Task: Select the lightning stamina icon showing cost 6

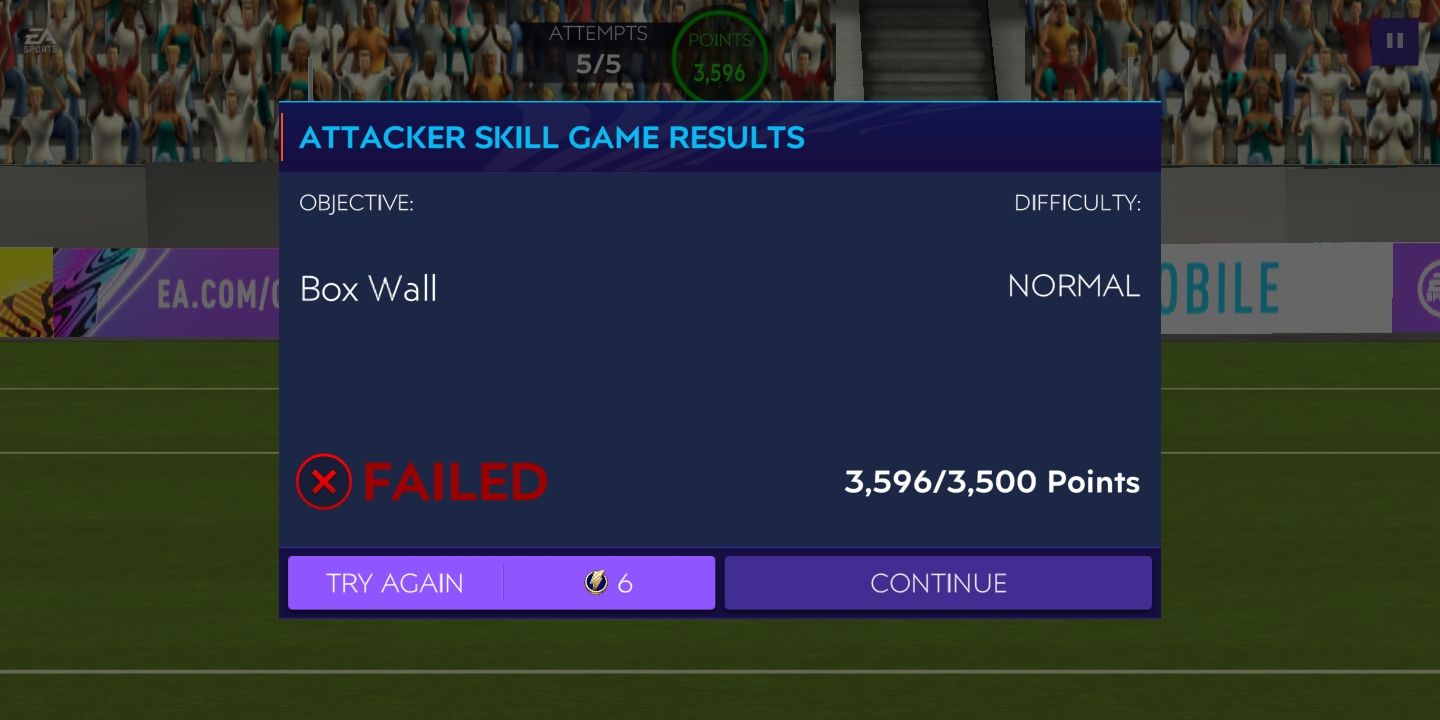Action: pyautogui.click(x=594, y=583)
